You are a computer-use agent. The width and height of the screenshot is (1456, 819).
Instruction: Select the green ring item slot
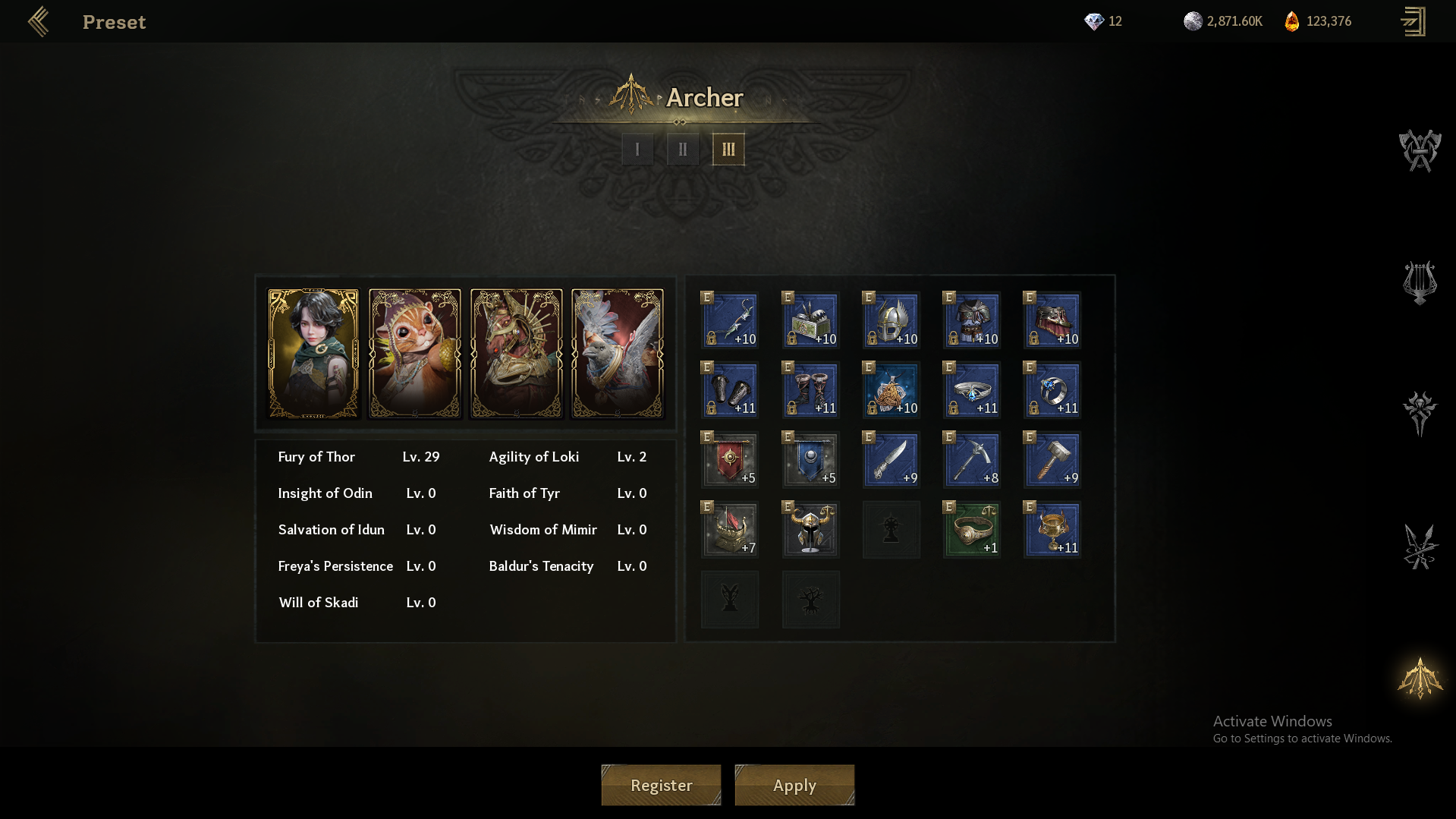(x=972, y=529)
